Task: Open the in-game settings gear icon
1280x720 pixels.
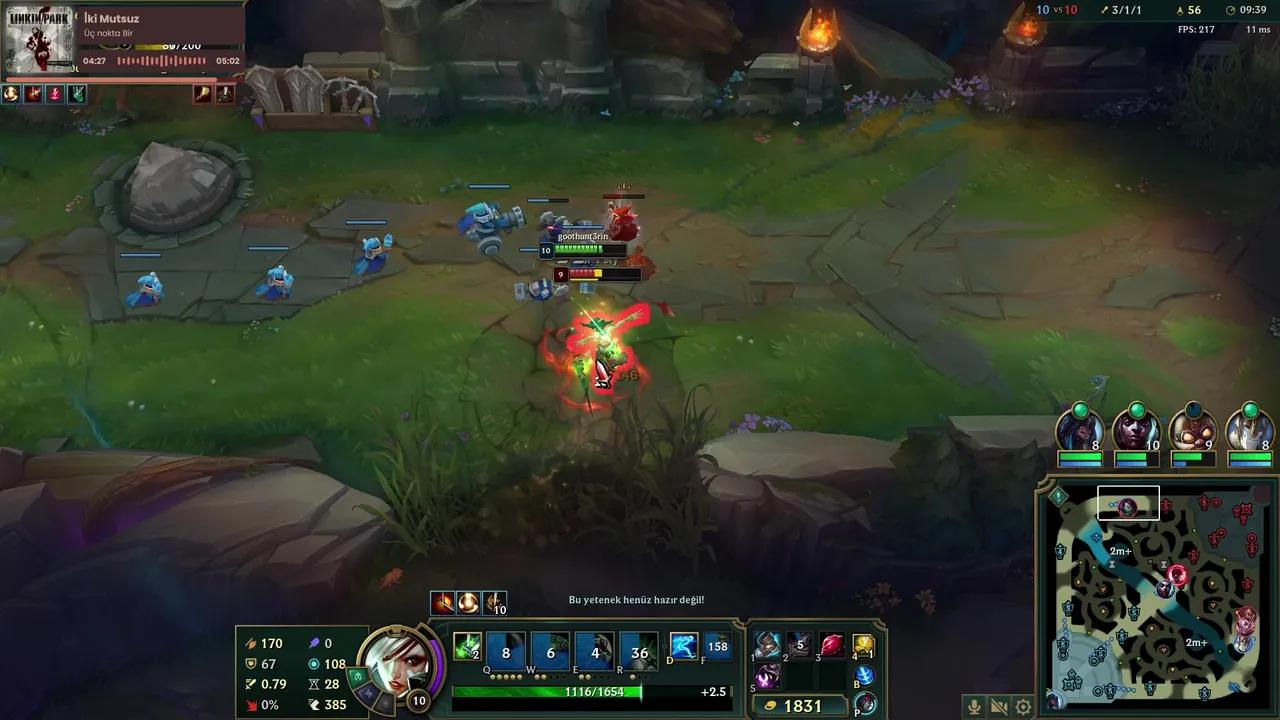Action: [x=1022, y=706]
